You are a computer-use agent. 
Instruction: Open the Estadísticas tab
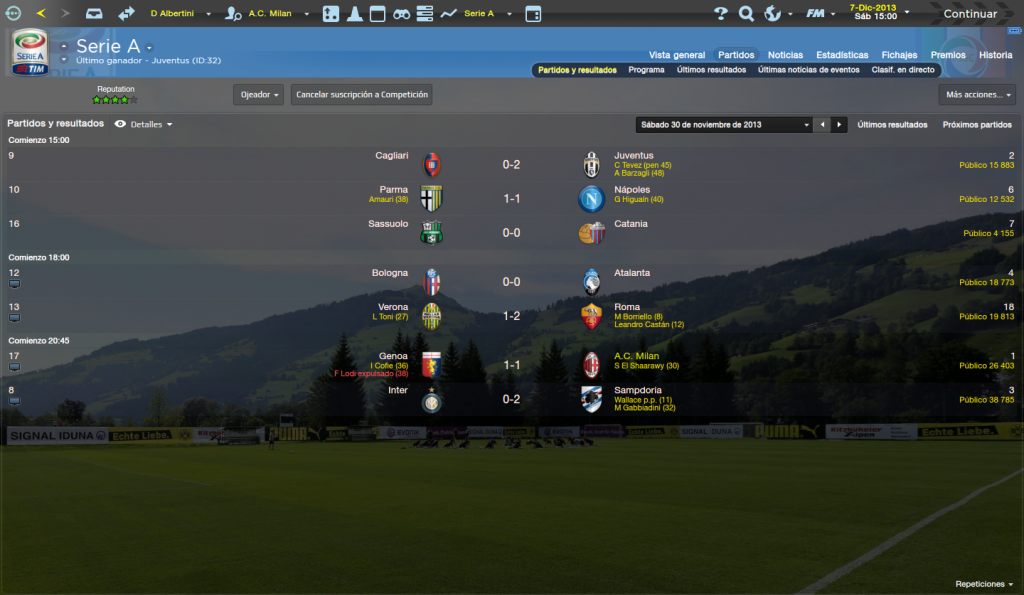coord(842,55)
